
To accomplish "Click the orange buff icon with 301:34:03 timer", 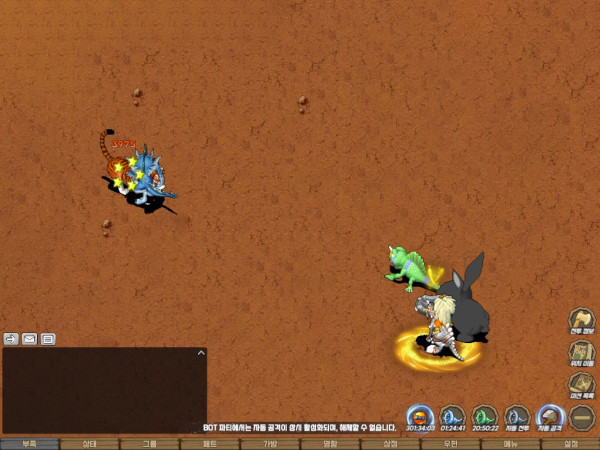I will tap(421, 416).
